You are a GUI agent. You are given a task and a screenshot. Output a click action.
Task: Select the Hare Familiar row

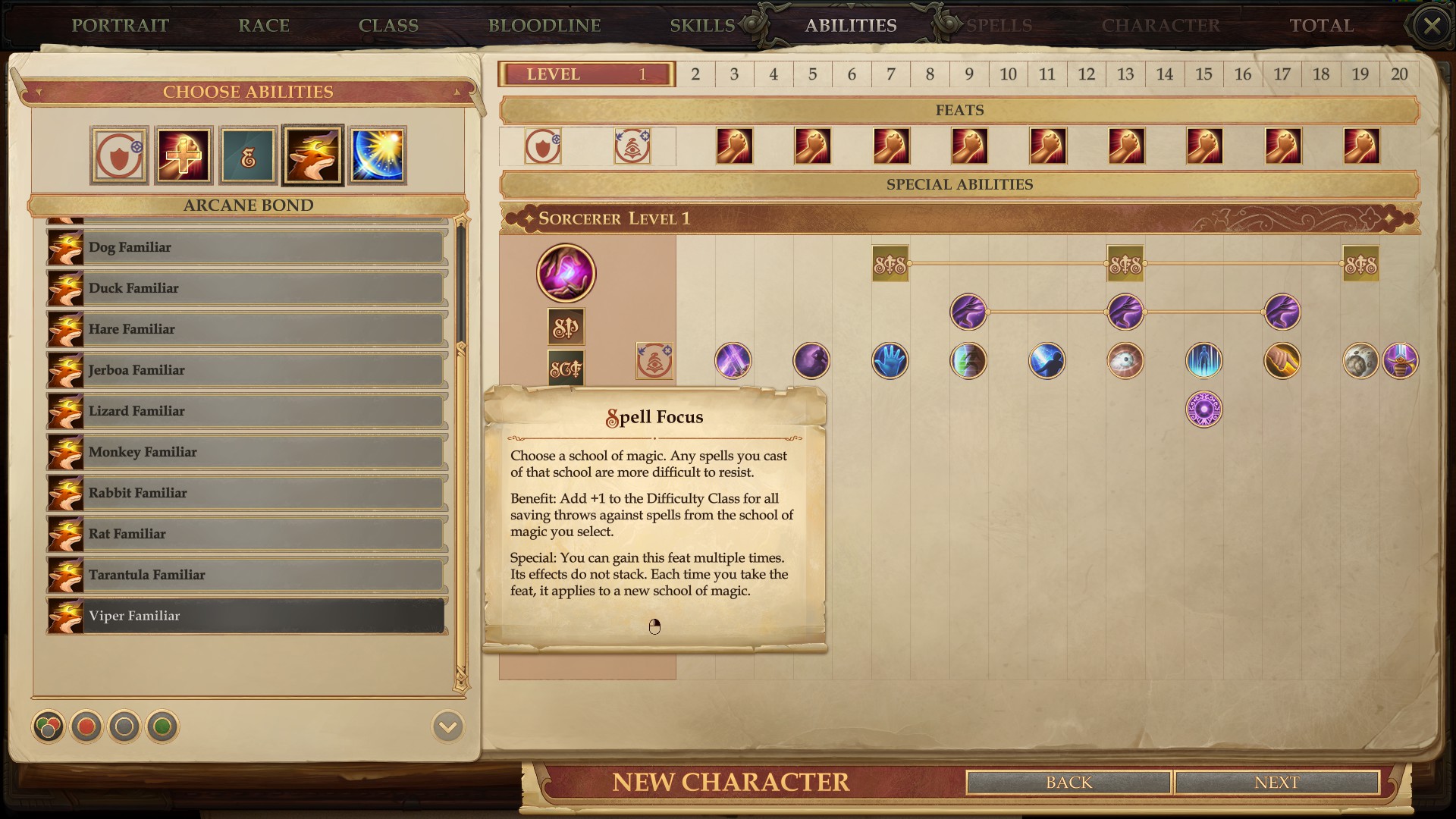(x=246, y=329)
